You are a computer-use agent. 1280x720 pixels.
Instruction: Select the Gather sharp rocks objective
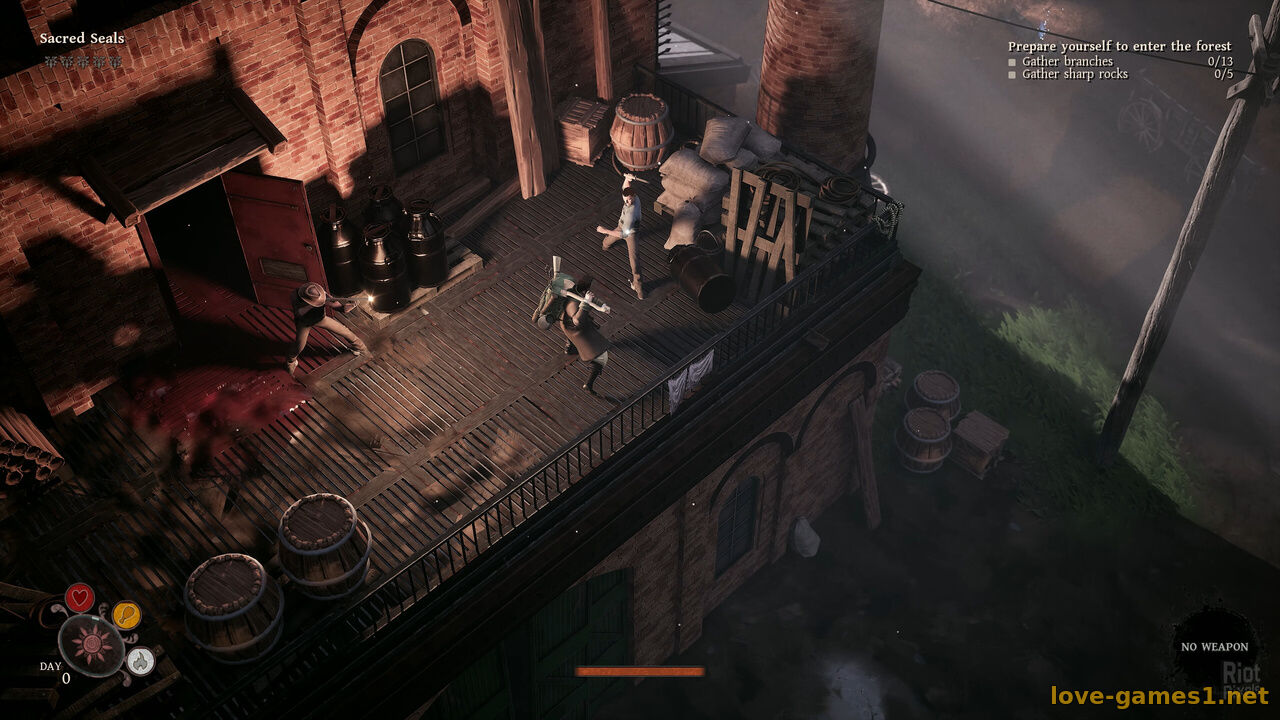click(x=1074, y=74)
